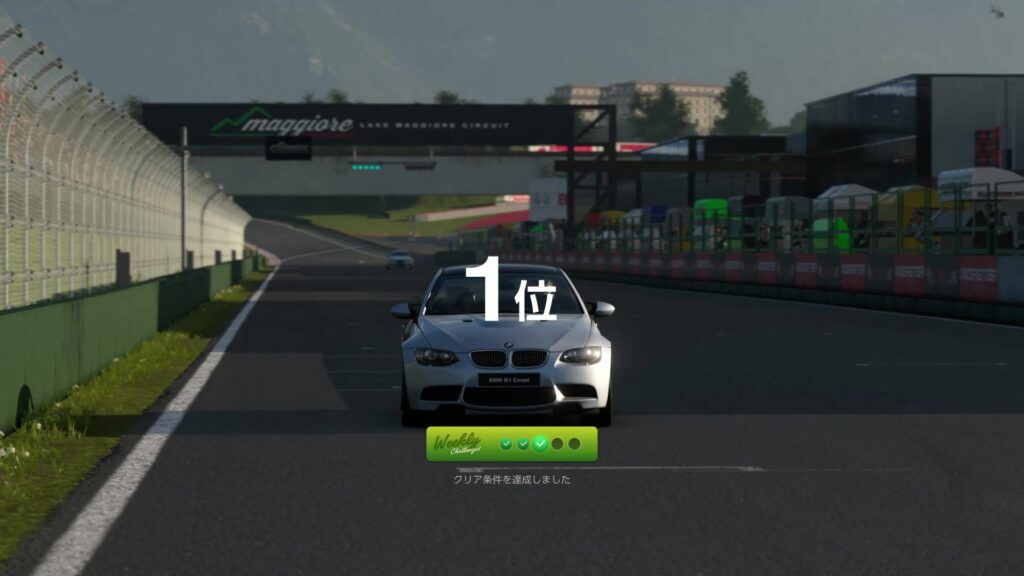Click the green Weekly Challenges banner
This screenshot has width=1024, height=576.
(x=511, y=444)
